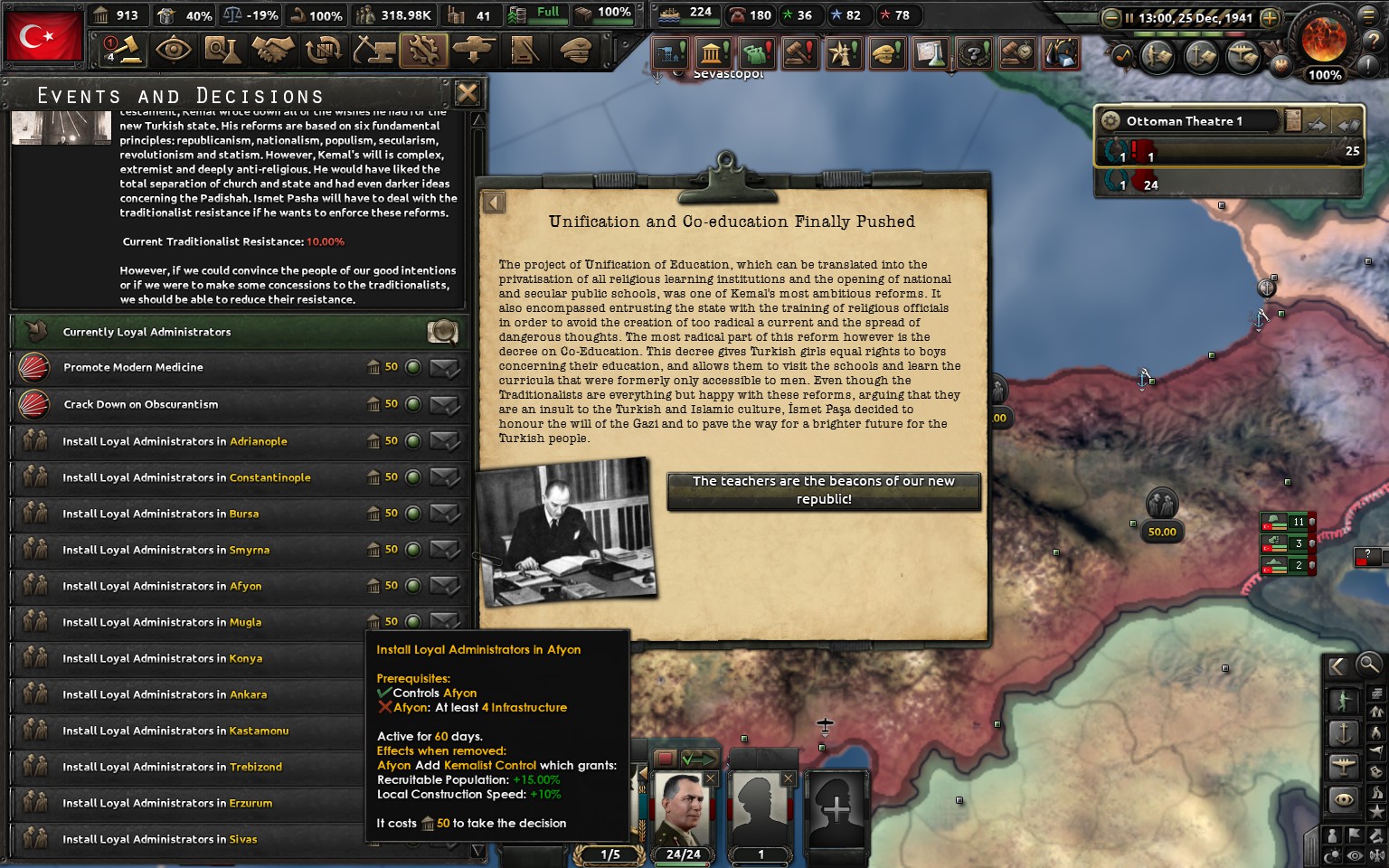Toggle the day/night map overlay
Image resolution: width=1389 pixels, height=868 pixels.
click(x=1333, y=854)
